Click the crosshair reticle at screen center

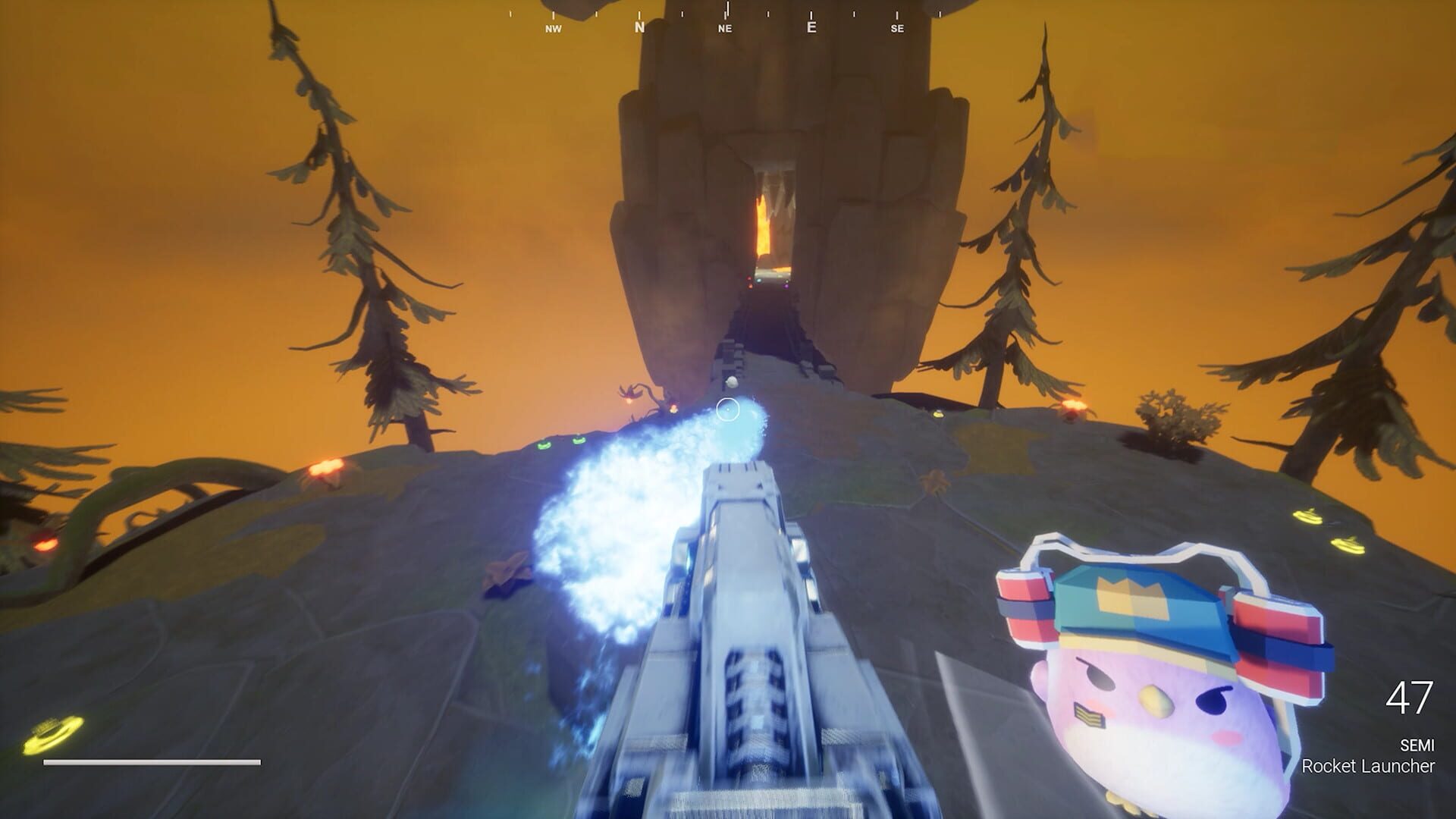coord(730,409)
